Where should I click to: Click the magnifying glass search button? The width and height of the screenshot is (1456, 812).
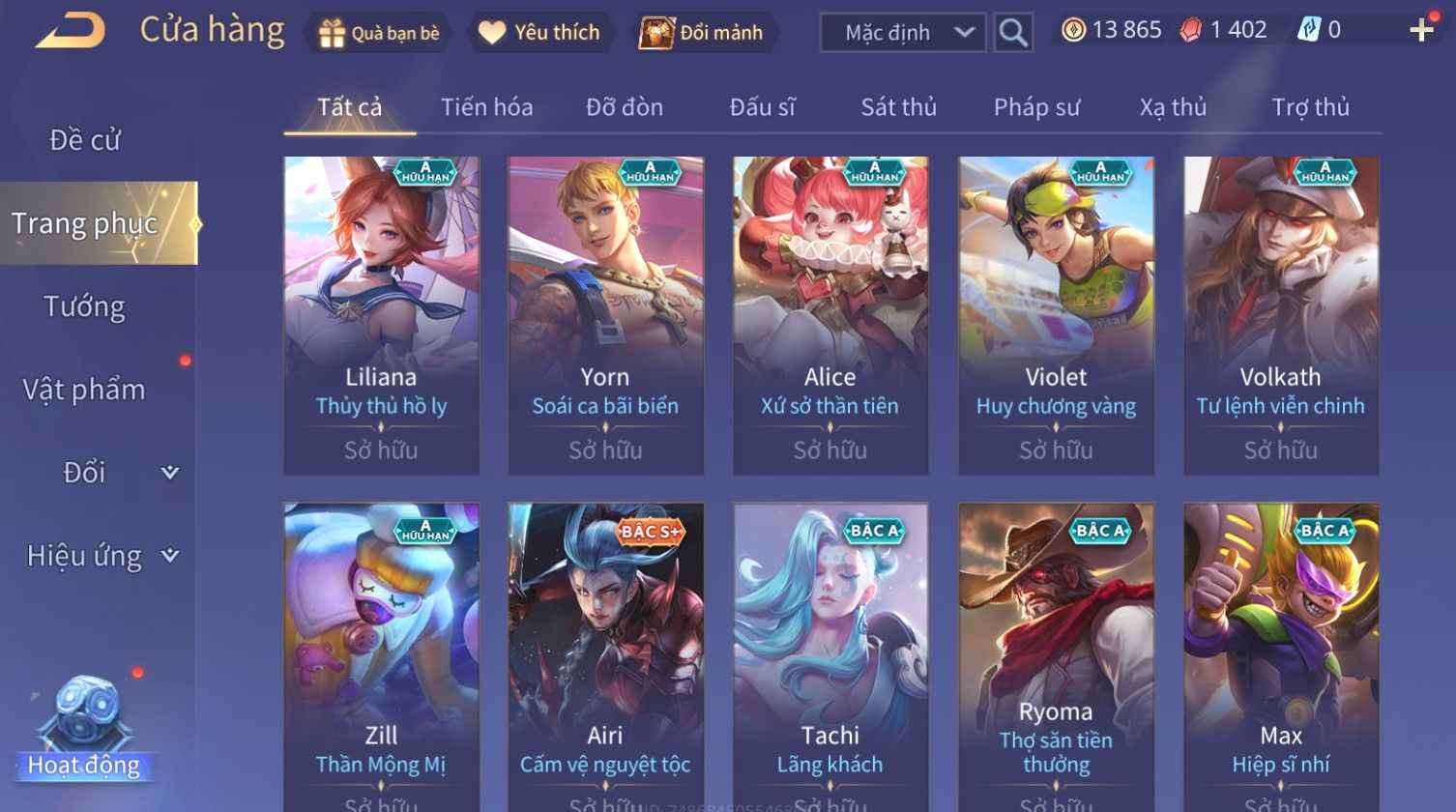click(1012, 33)
